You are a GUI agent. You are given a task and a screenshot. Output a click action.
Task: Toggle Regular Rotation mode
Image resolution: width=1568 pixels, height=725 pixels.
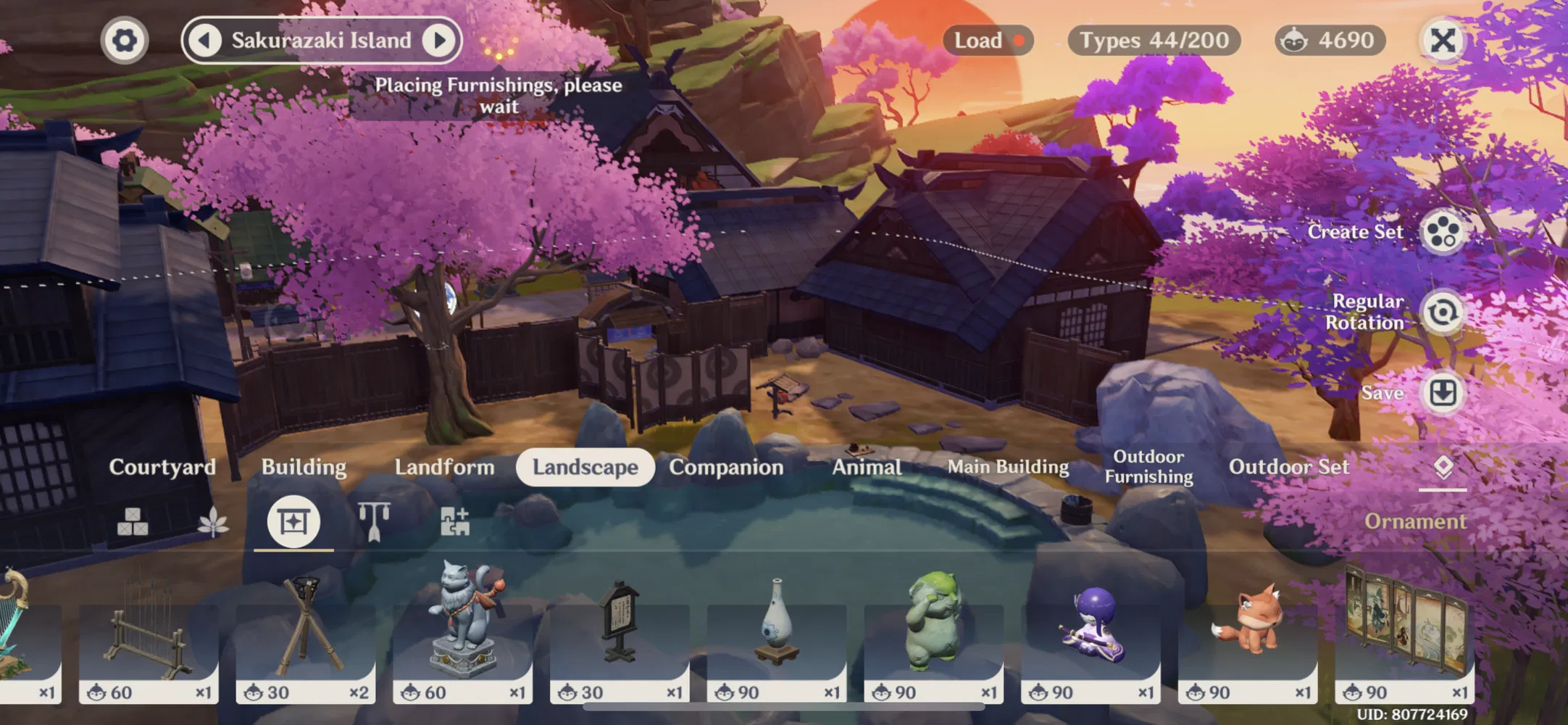pyautogui.click(x=1442, y=312)
